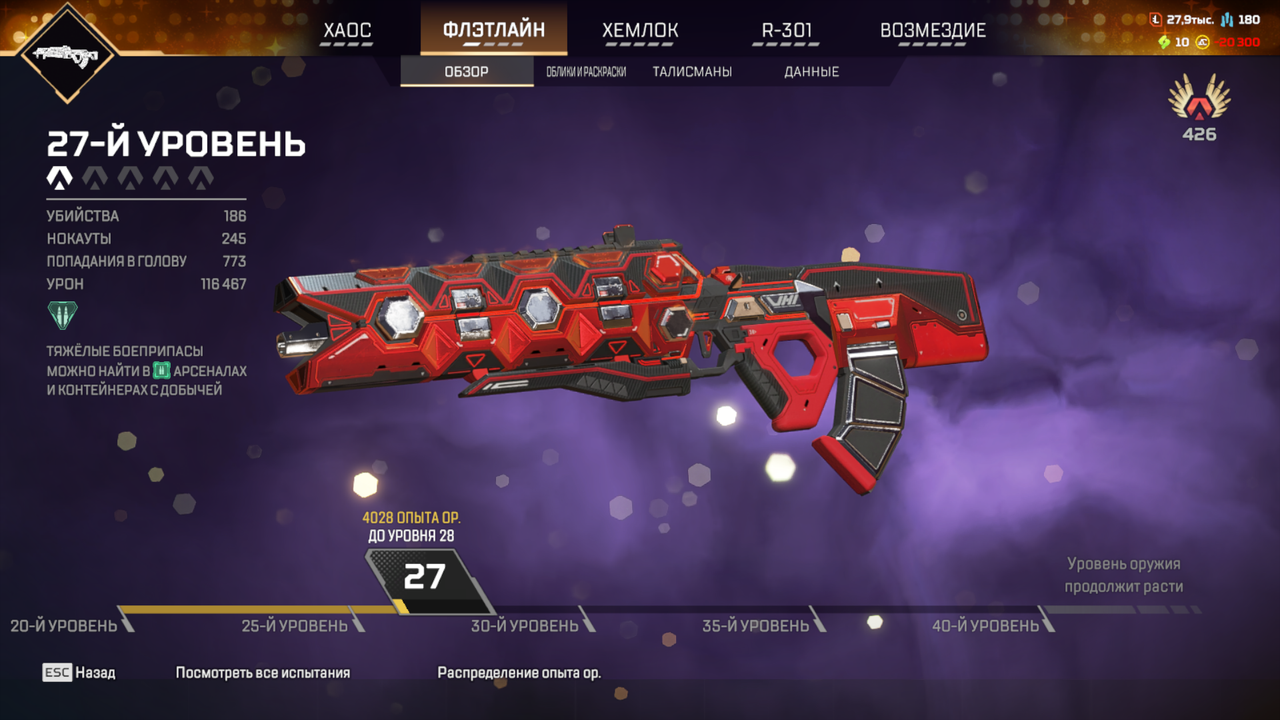Select the heavy ammo type icon
Image resolution: width=1280 pixels, height=720 pixels.
coord(62,316)
